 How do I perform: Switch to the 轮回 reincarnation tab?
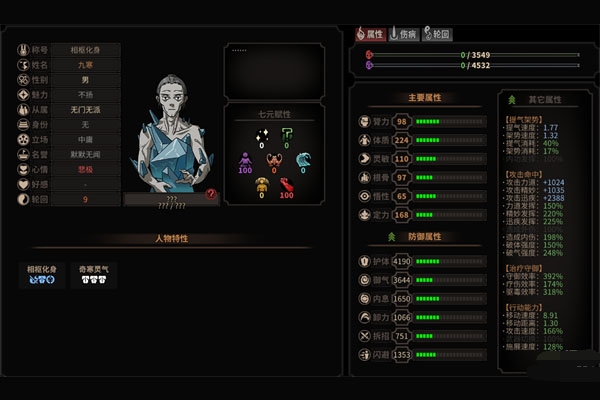click(437, 33)
